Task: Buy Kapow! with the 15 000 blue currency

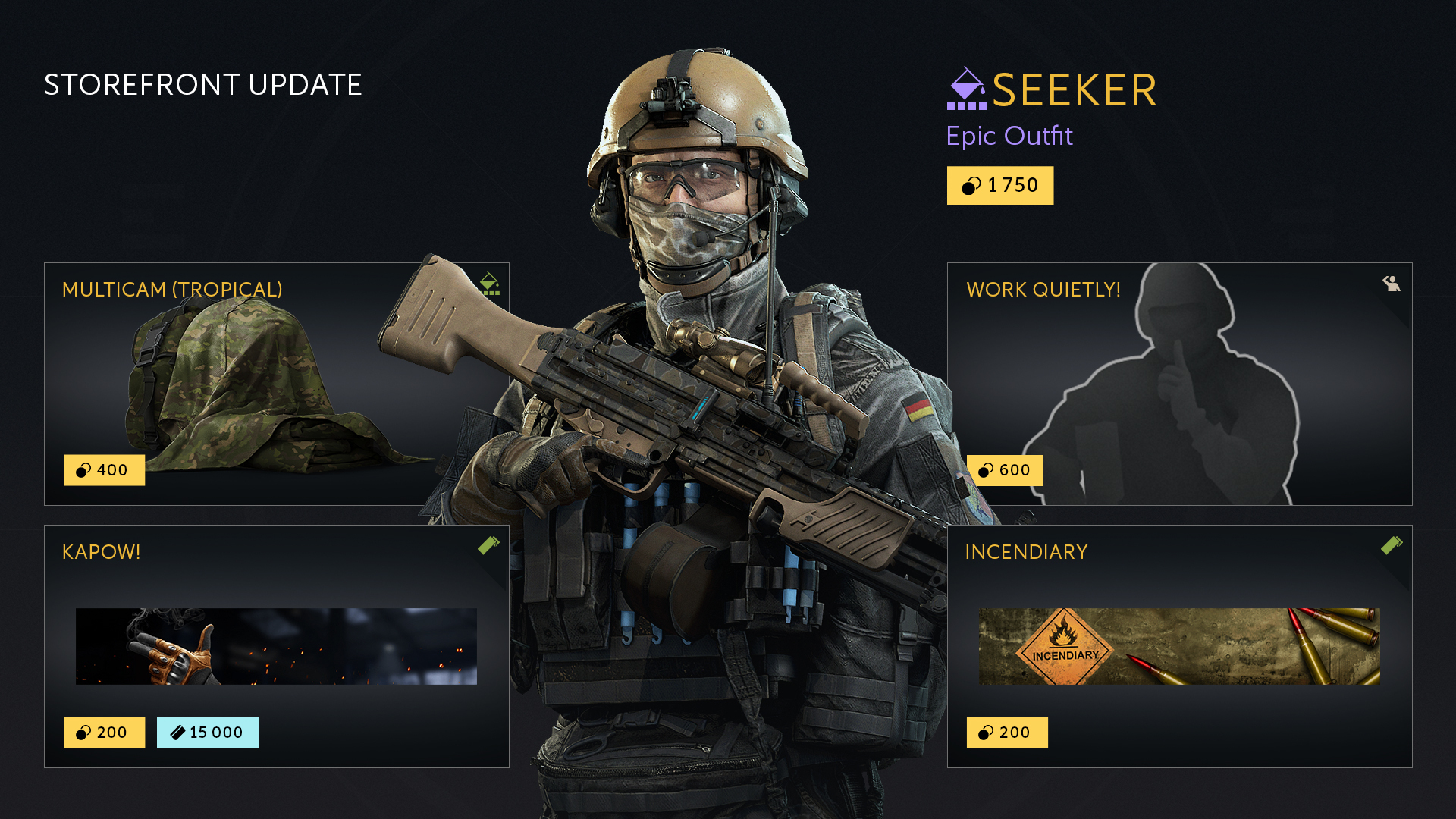Action: coord(208,733)
